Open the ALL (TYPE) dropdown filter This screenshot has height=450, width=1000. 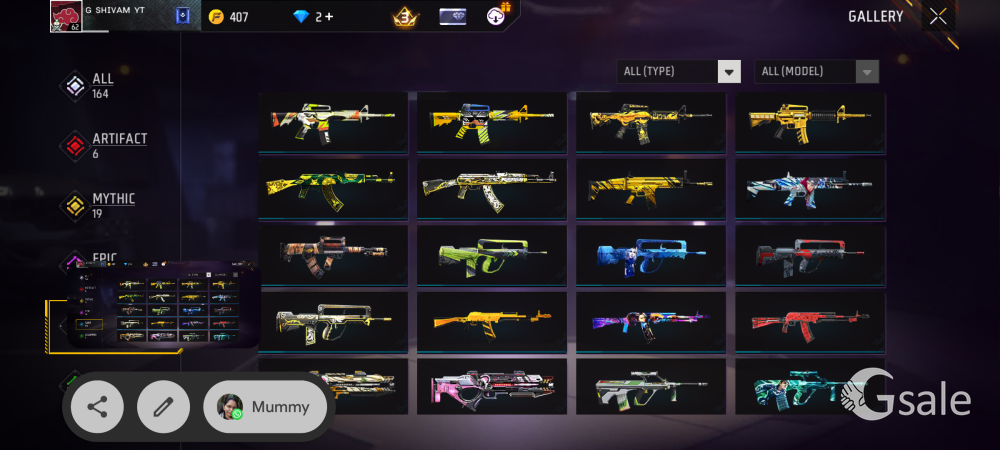[680, 71]
